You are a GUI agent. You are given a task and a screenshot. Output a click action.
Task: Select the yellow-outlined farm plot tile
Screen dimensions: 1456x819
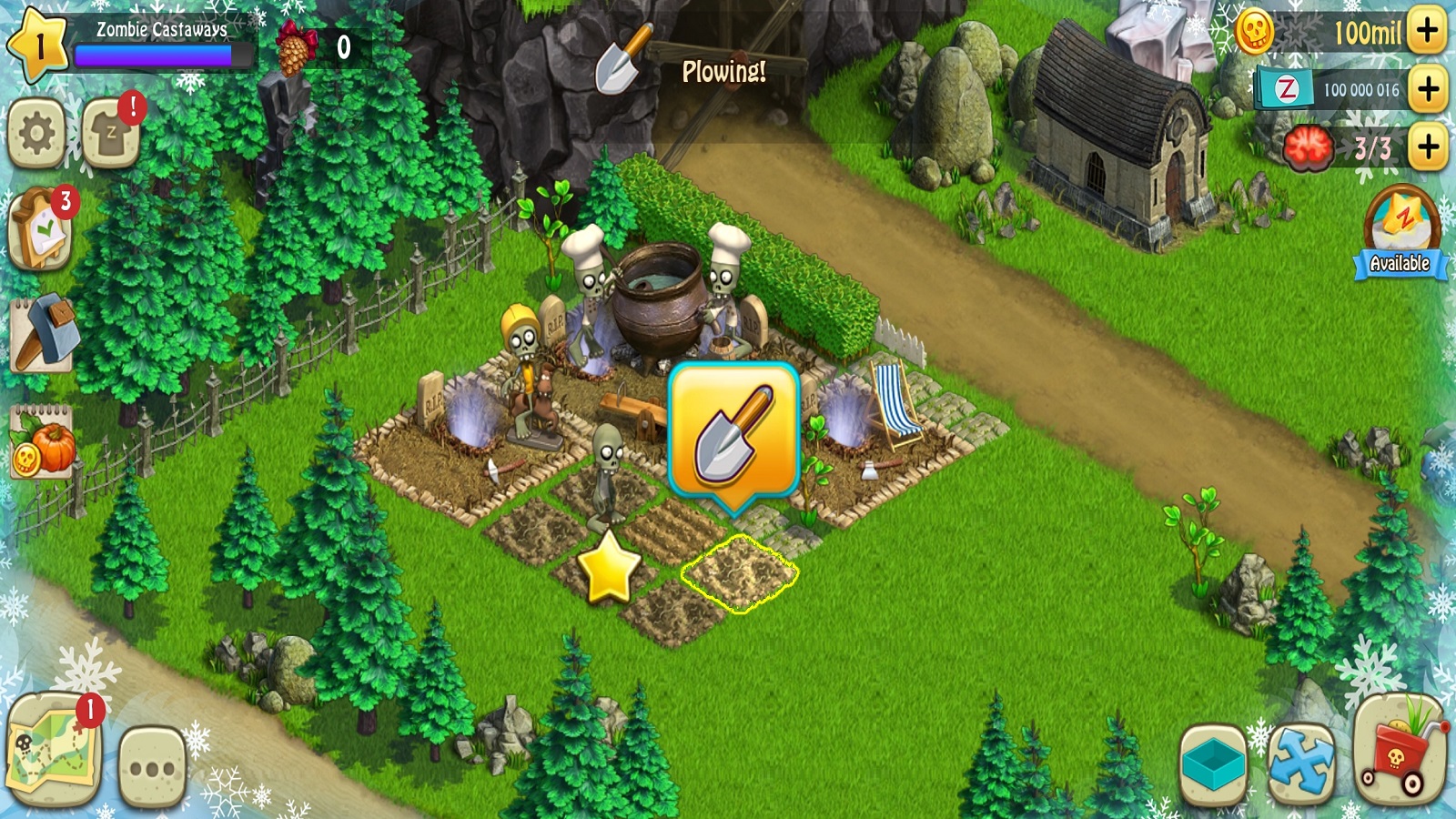tap(739, 573)
